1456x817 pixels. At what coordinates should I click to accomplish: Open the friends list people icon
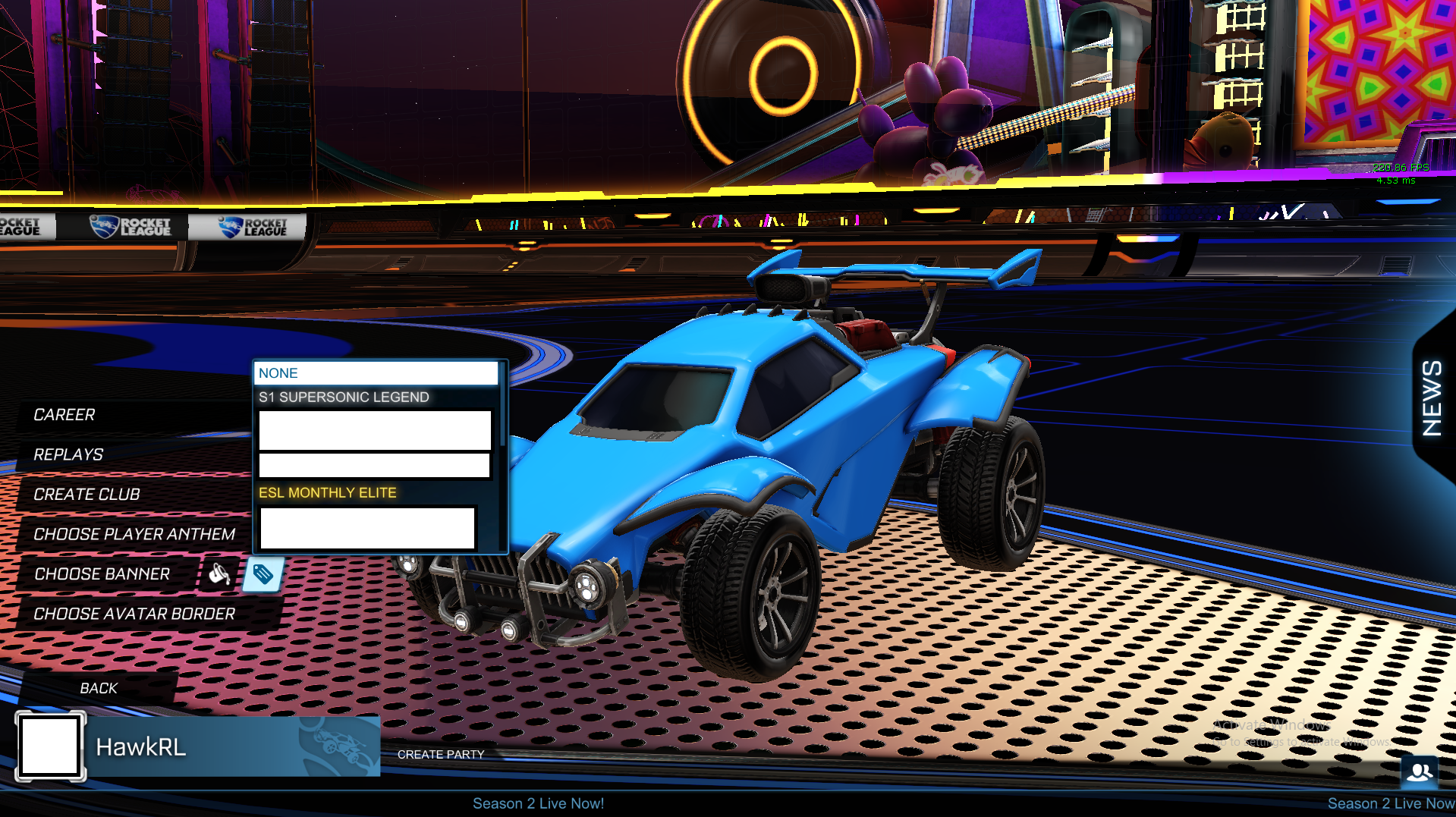click(x=1421, y=771)
